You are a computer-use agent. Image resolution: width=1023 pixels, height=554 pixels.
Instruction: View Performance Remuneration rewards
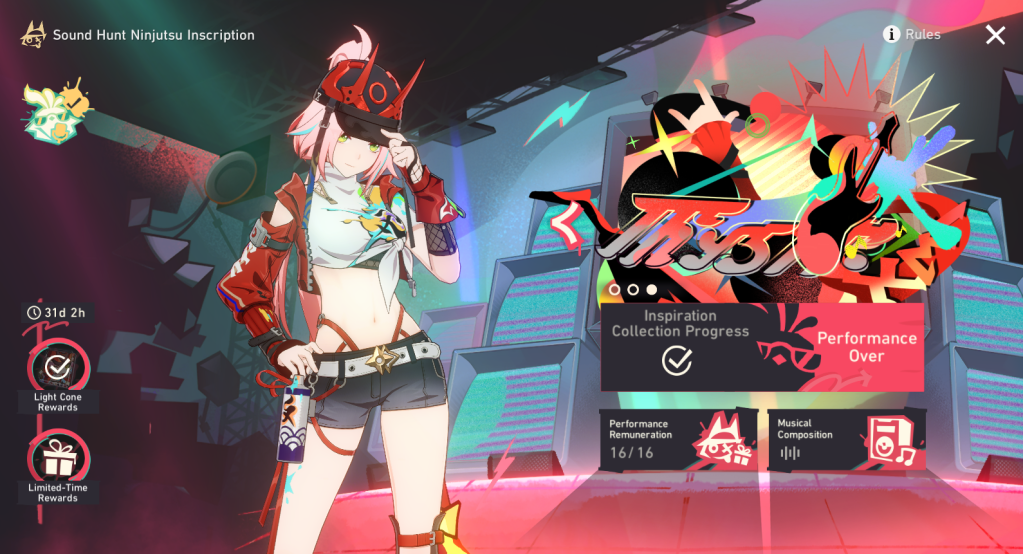678,438
